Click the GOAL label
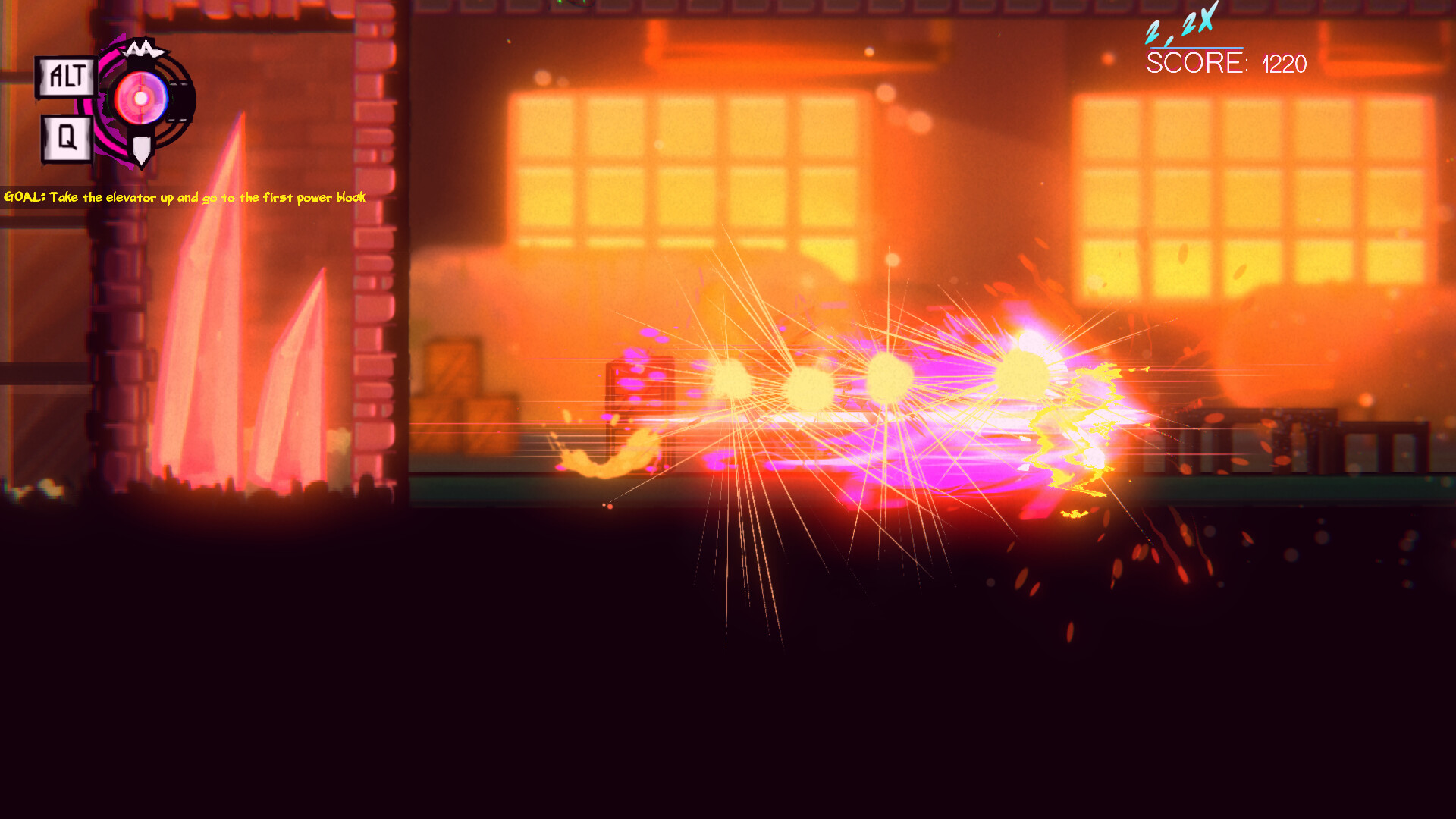Image resolution: width=1456 pixels, height=819 pixels. point(25,196)
